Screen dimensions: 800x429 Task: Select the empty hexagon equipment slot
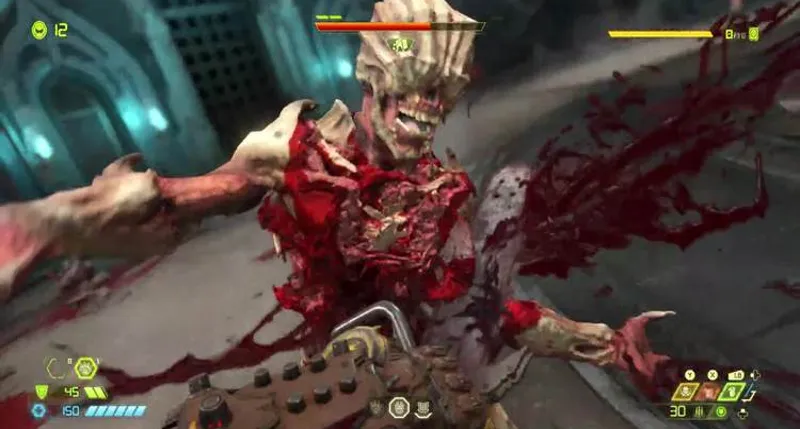coord(56,369)
